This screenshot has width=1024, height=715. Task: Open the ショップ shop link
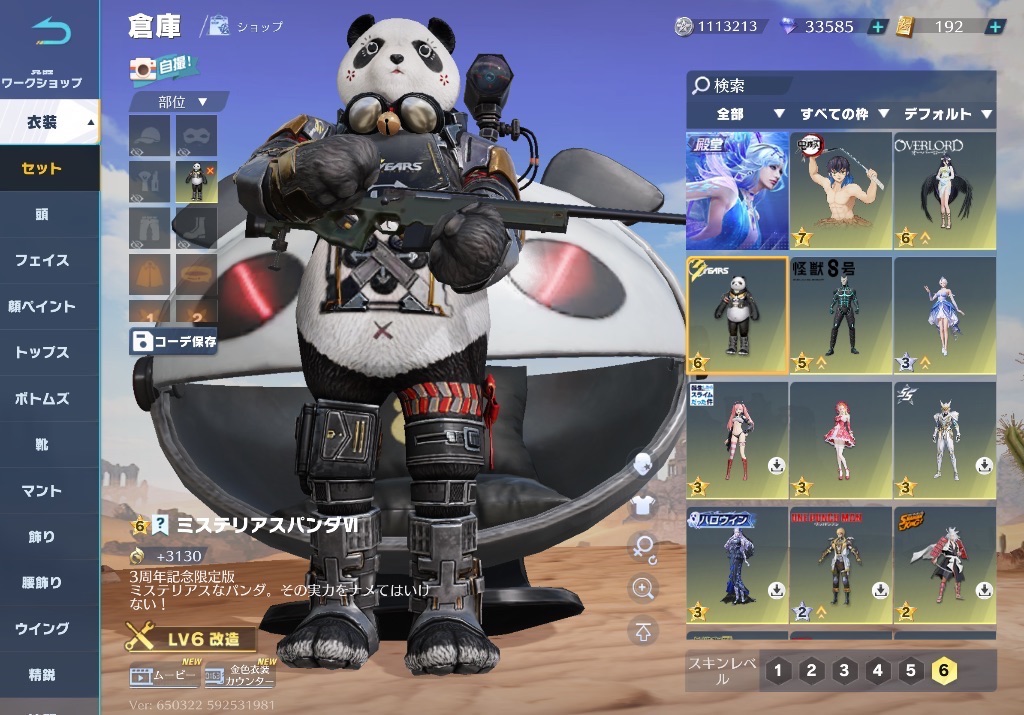(249, 27)
